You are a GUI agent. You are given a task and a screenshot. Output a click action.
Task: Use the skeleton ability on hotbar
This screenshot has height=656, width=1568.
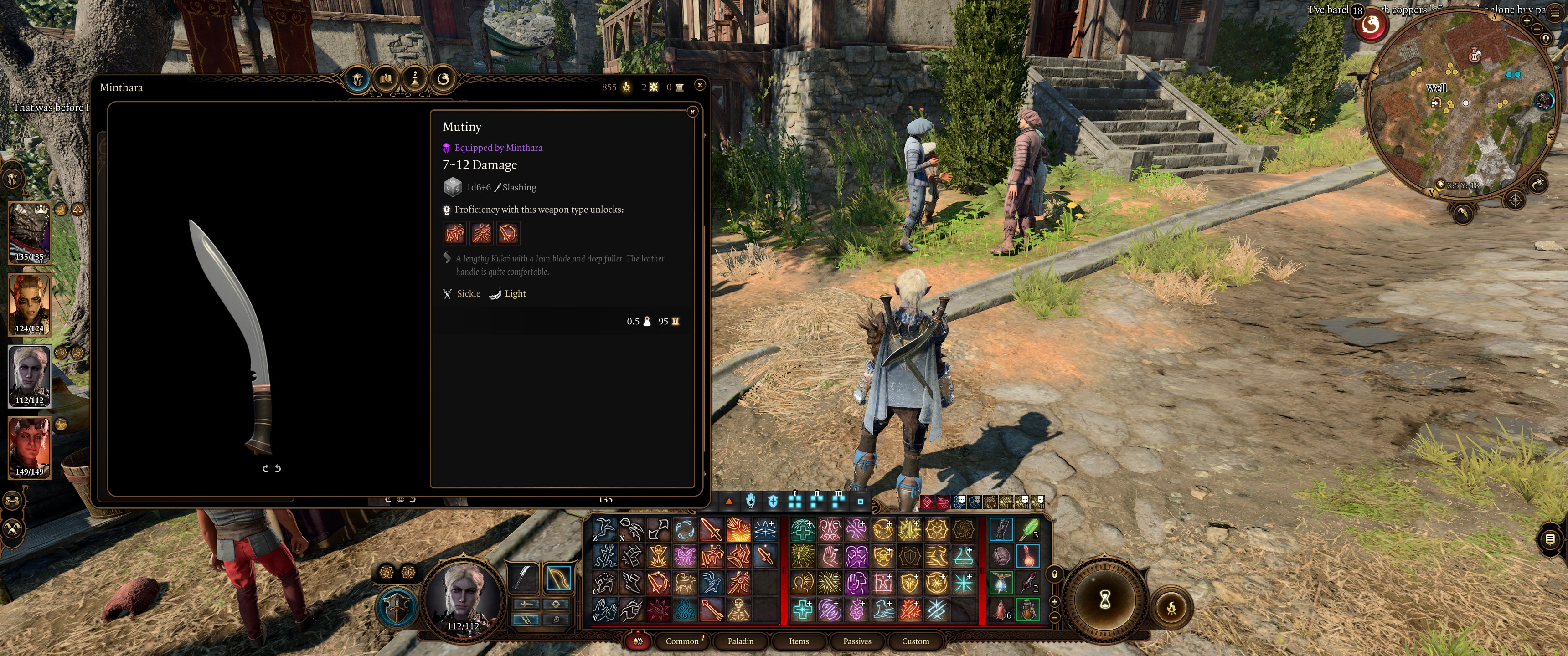pos(738,609)
